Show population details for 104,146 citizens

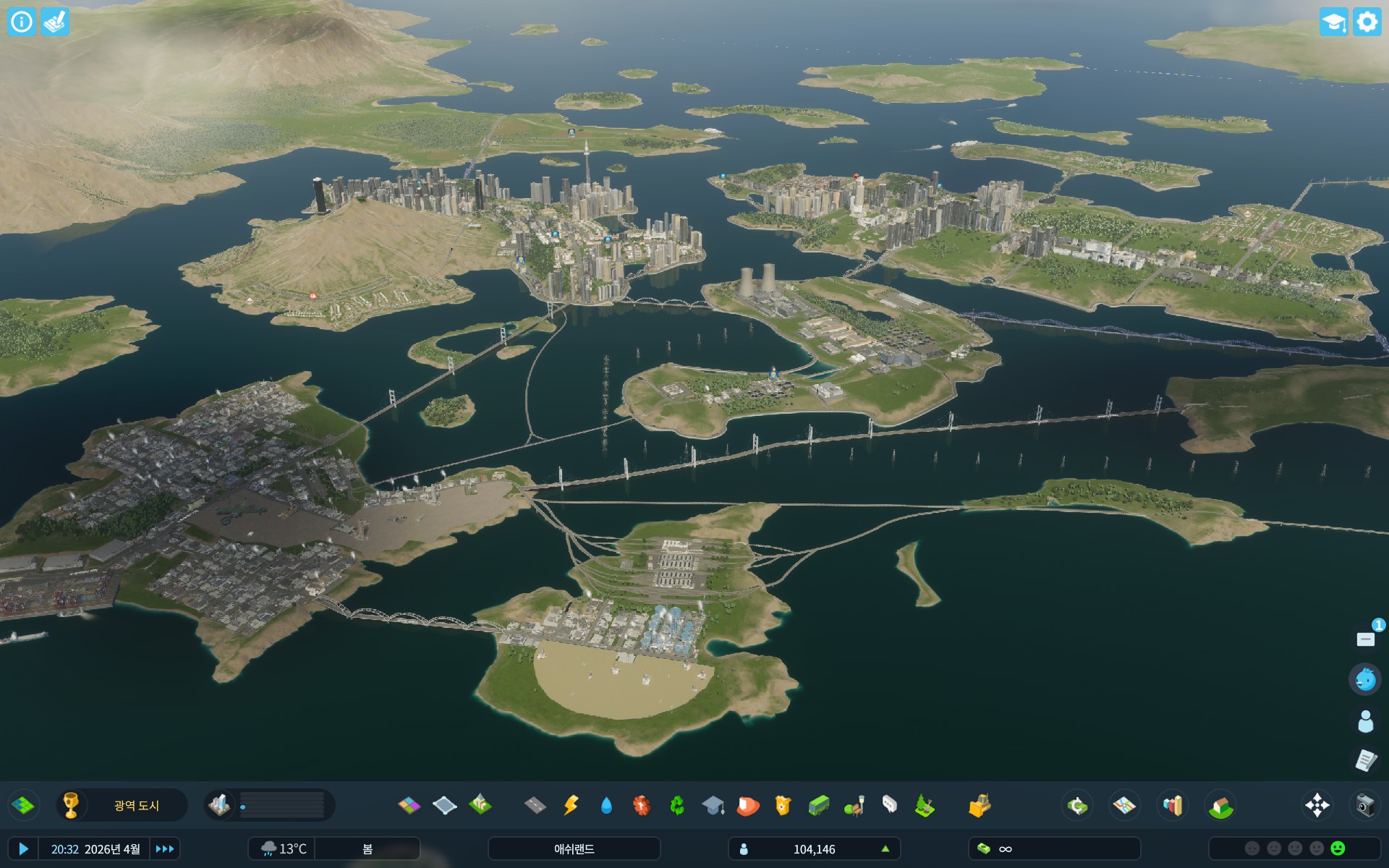(814, 848)
